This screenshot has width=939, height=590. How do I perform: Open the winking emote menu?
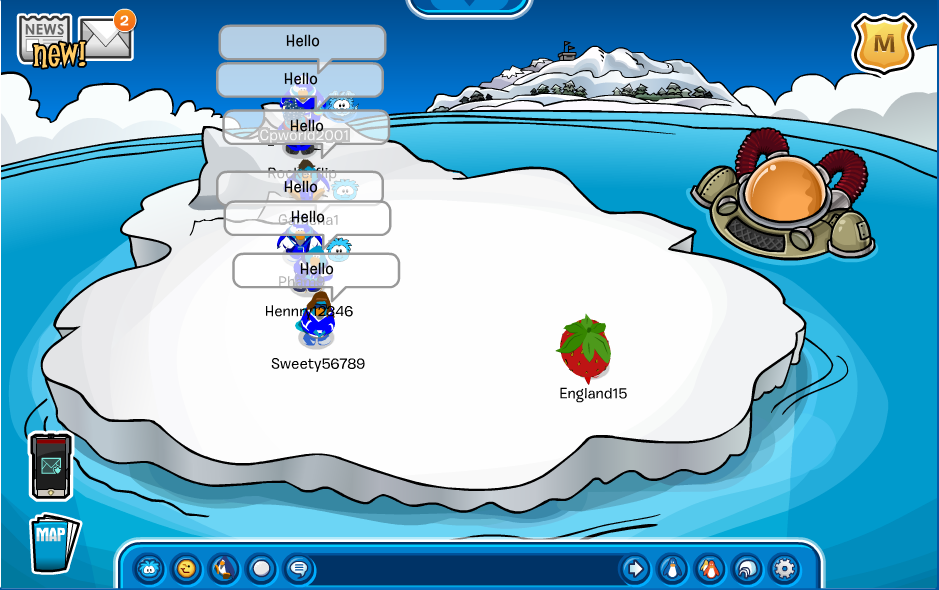pyautogui.click(x=187, y=569)
